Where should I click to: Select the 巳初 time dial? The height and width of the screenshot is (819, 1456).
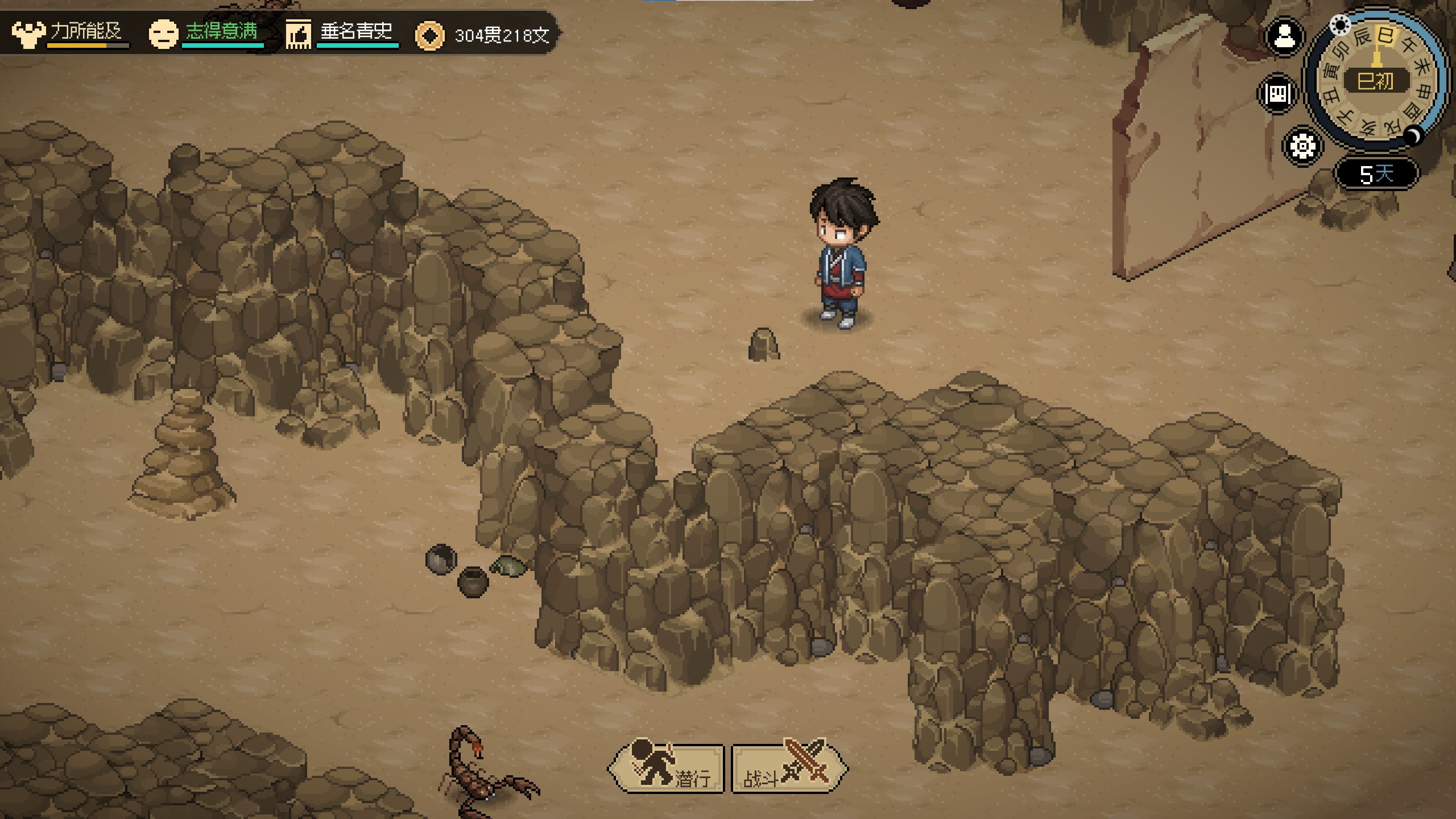(1376, 81)
